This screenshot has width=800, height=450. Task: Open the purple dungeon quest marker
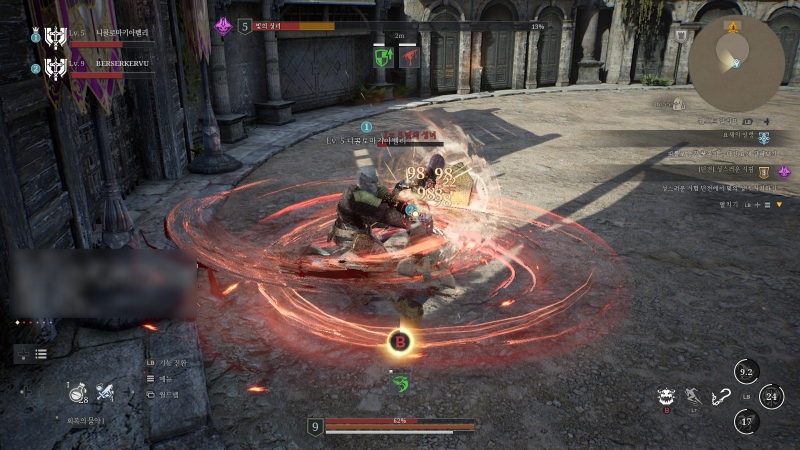(x=784, y=171)
